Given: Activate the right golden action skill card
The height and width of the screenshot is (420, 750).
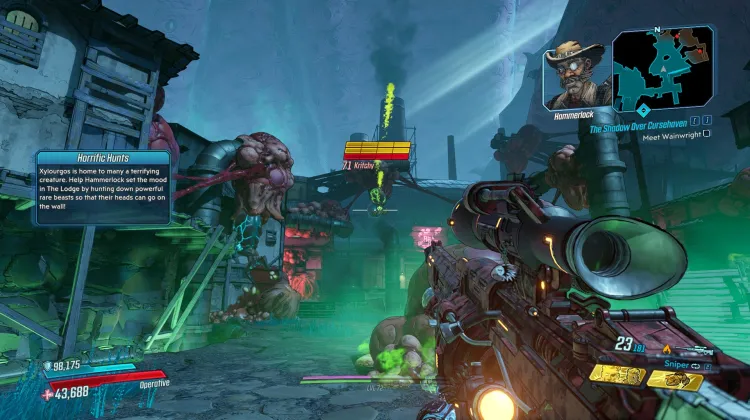Looking at the screenshot, I should (x=673, y=378).
